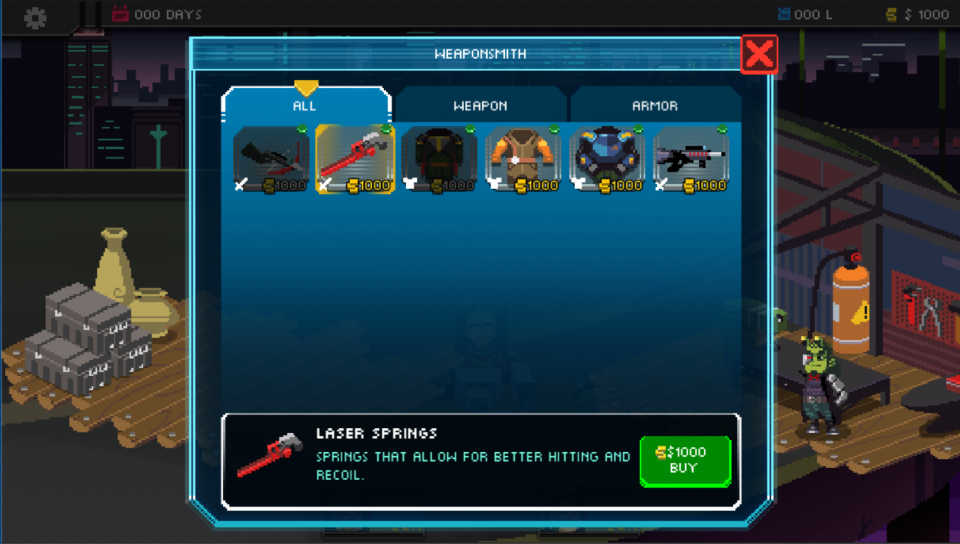Open the Armor category tab

click(x=655, y=105)
